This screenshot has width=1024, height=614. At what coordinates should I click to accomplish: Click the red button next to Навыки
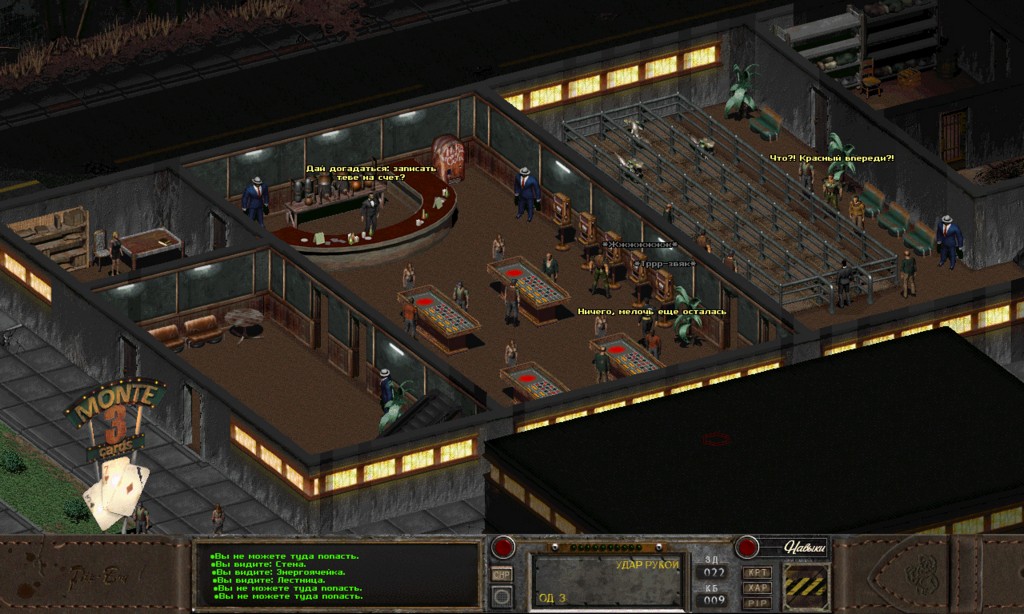click(748, 547)
